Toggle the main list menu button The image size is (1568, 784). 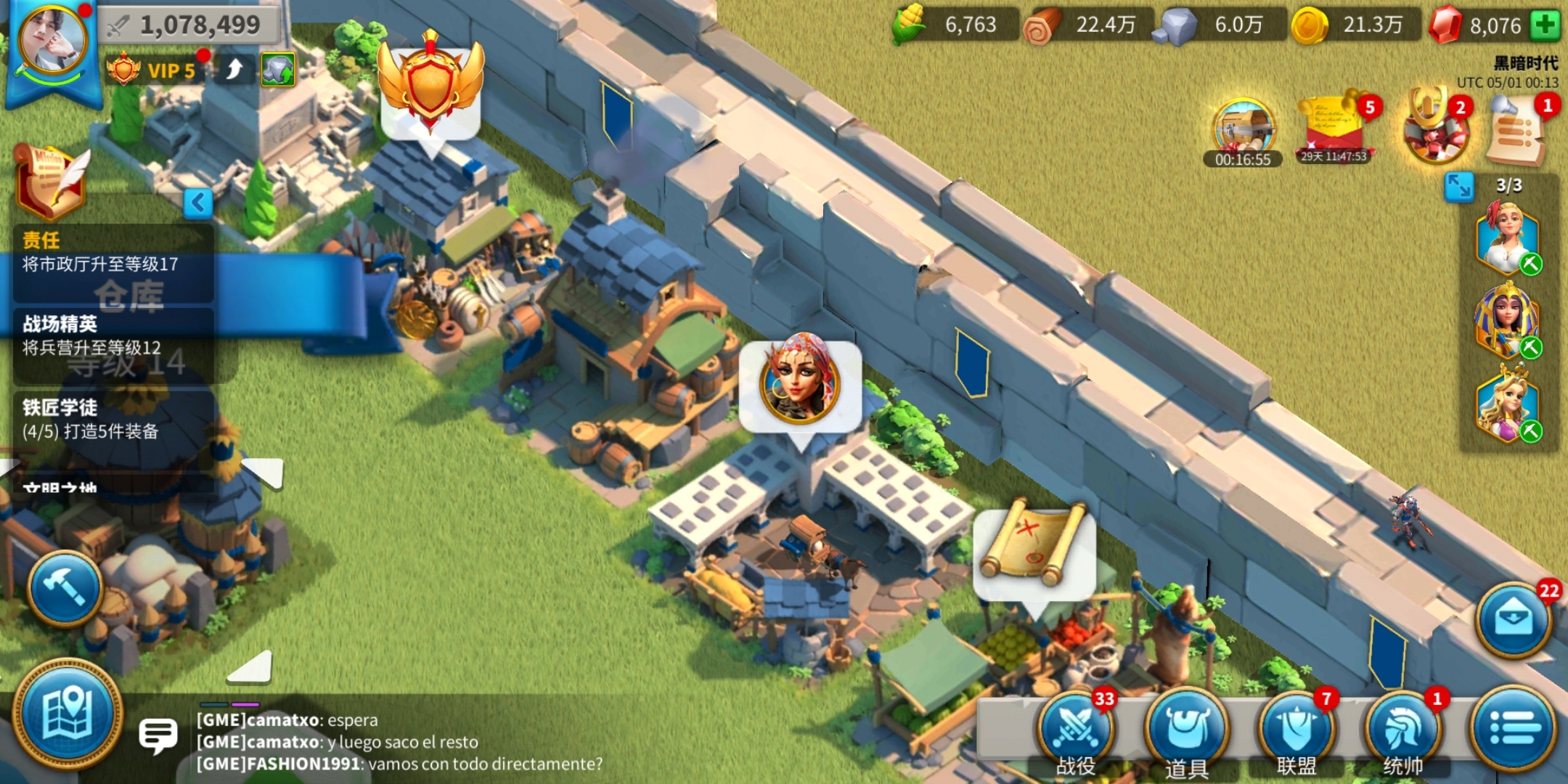(1514, 728)
